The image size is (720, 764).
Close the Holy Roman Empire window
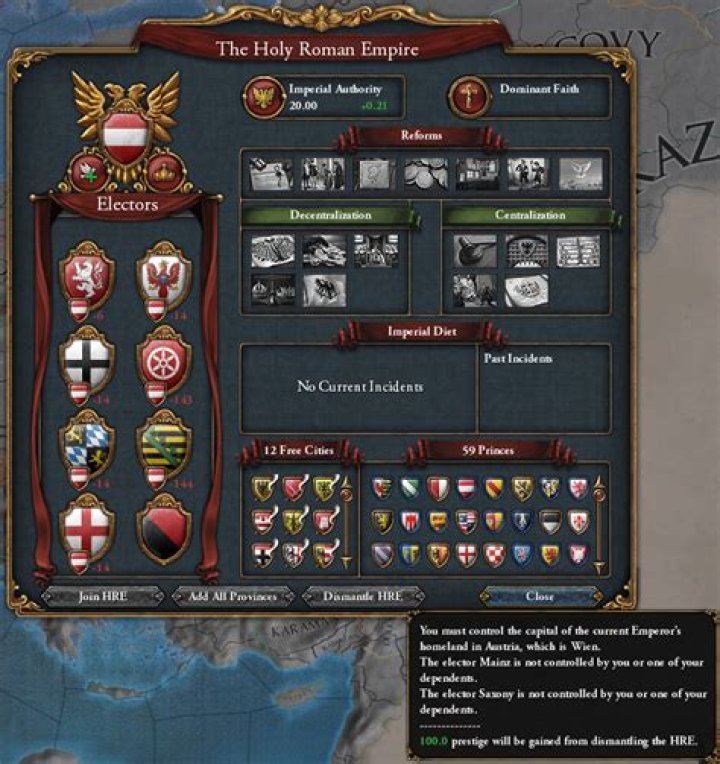pyautogui.click(x=540, y=596)
